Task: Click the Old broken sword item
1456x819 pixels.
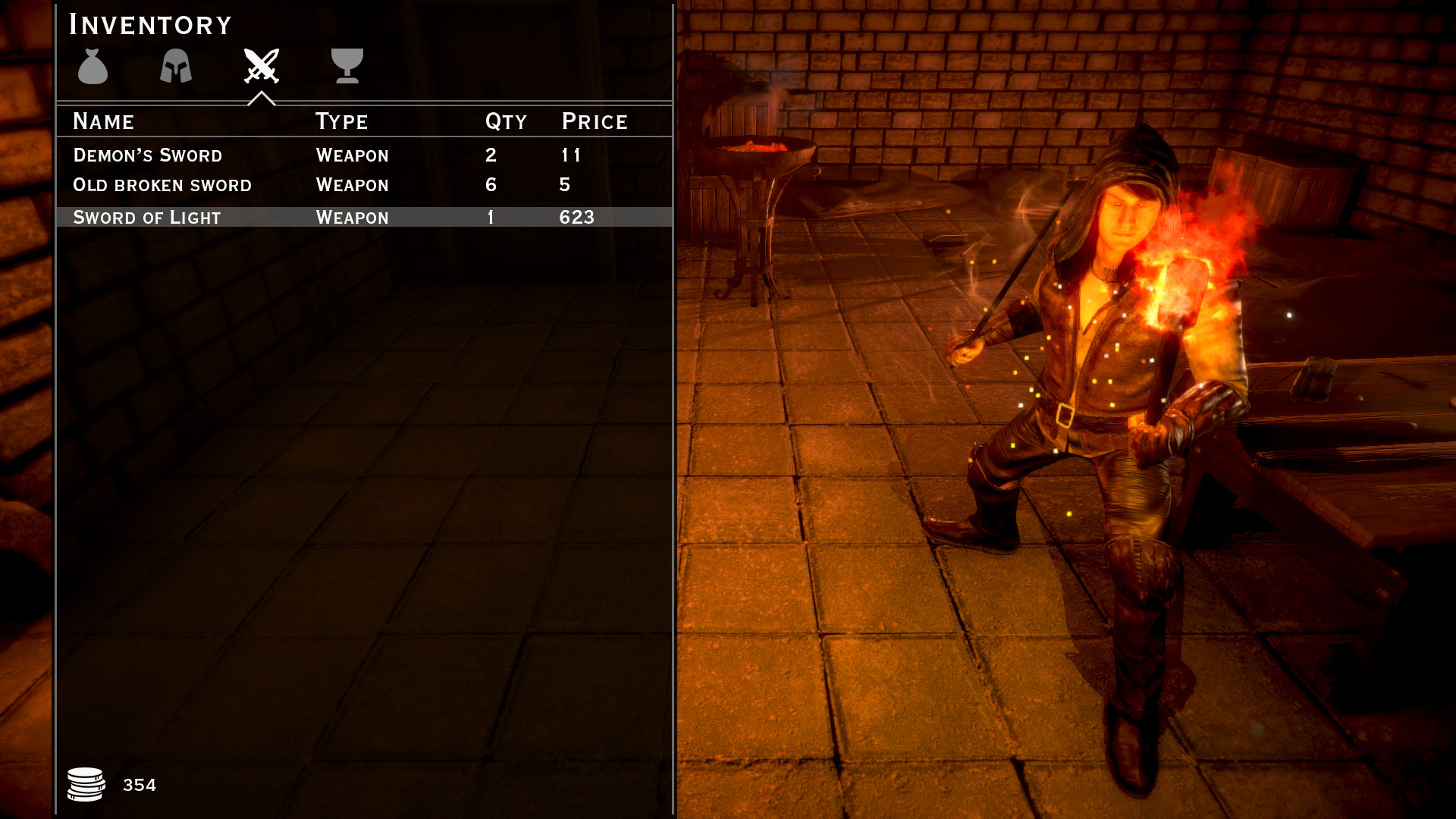Action: click(227, 185)
